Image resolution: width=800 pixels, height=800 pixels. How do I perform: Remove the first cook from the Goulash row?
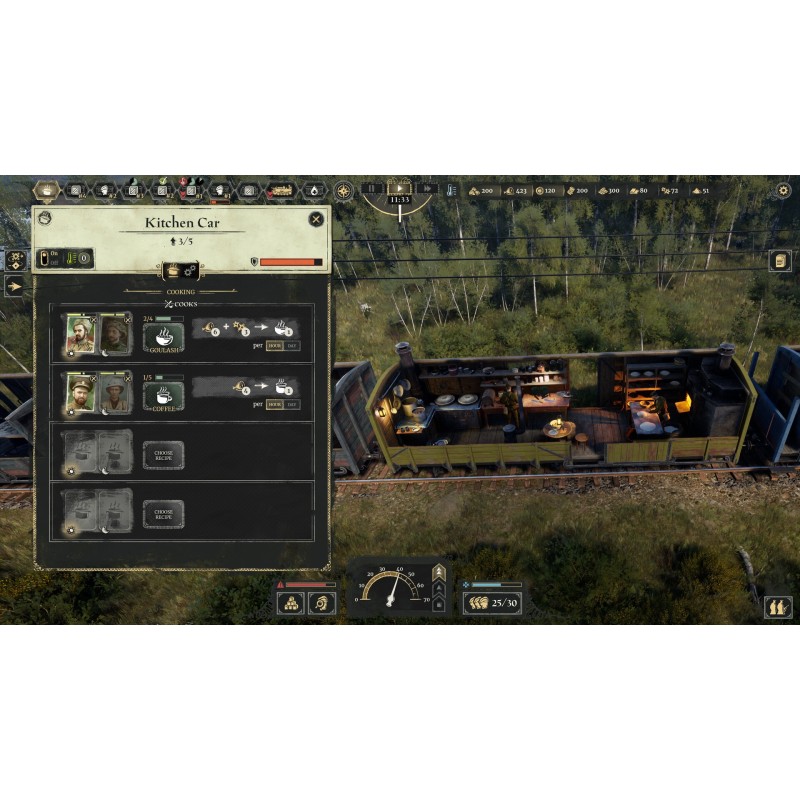click(92, 320)
